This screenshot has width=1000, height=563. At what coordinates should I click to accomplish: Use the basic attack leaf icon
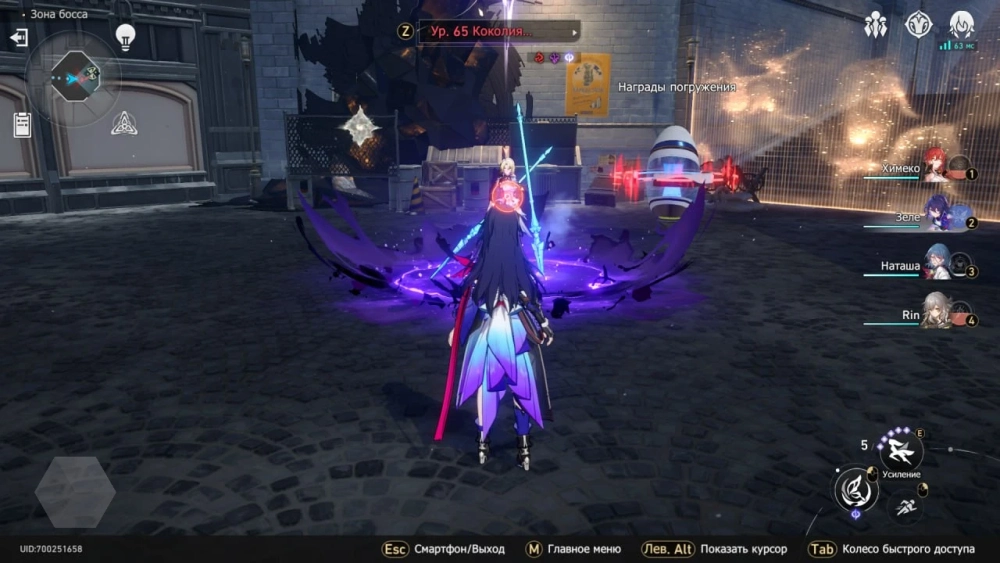click(856, 489)
